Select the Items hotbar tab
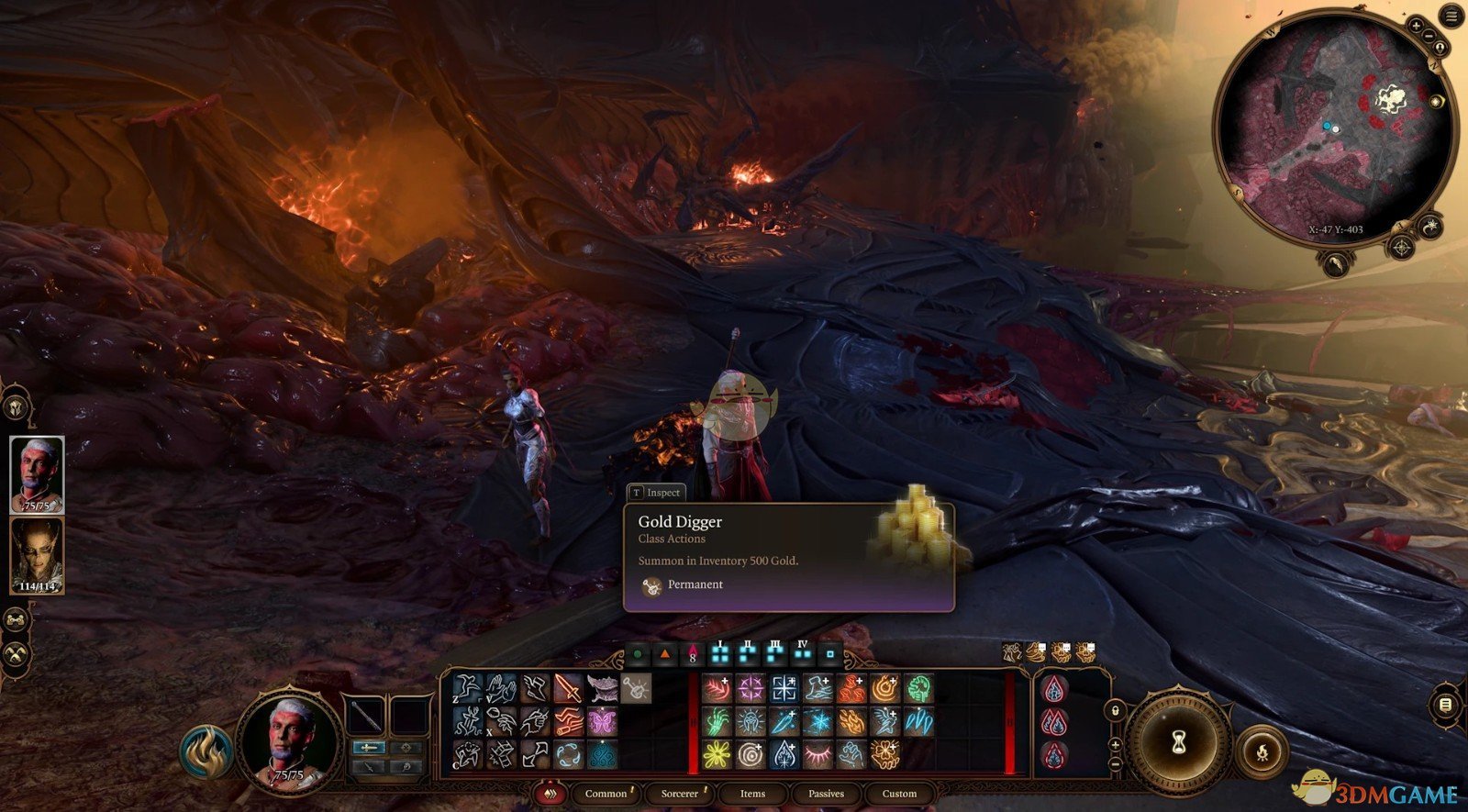 pyautogui.click(x=752, y=794)
